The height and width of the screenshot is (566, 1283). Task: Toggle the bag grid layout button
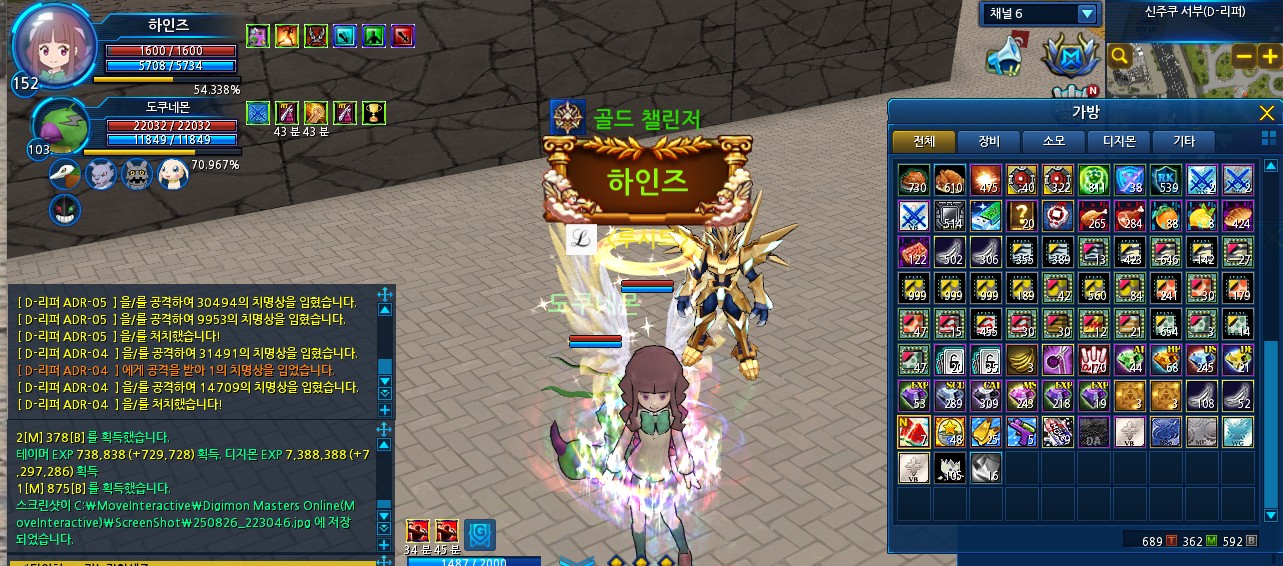pos(1268,137)
